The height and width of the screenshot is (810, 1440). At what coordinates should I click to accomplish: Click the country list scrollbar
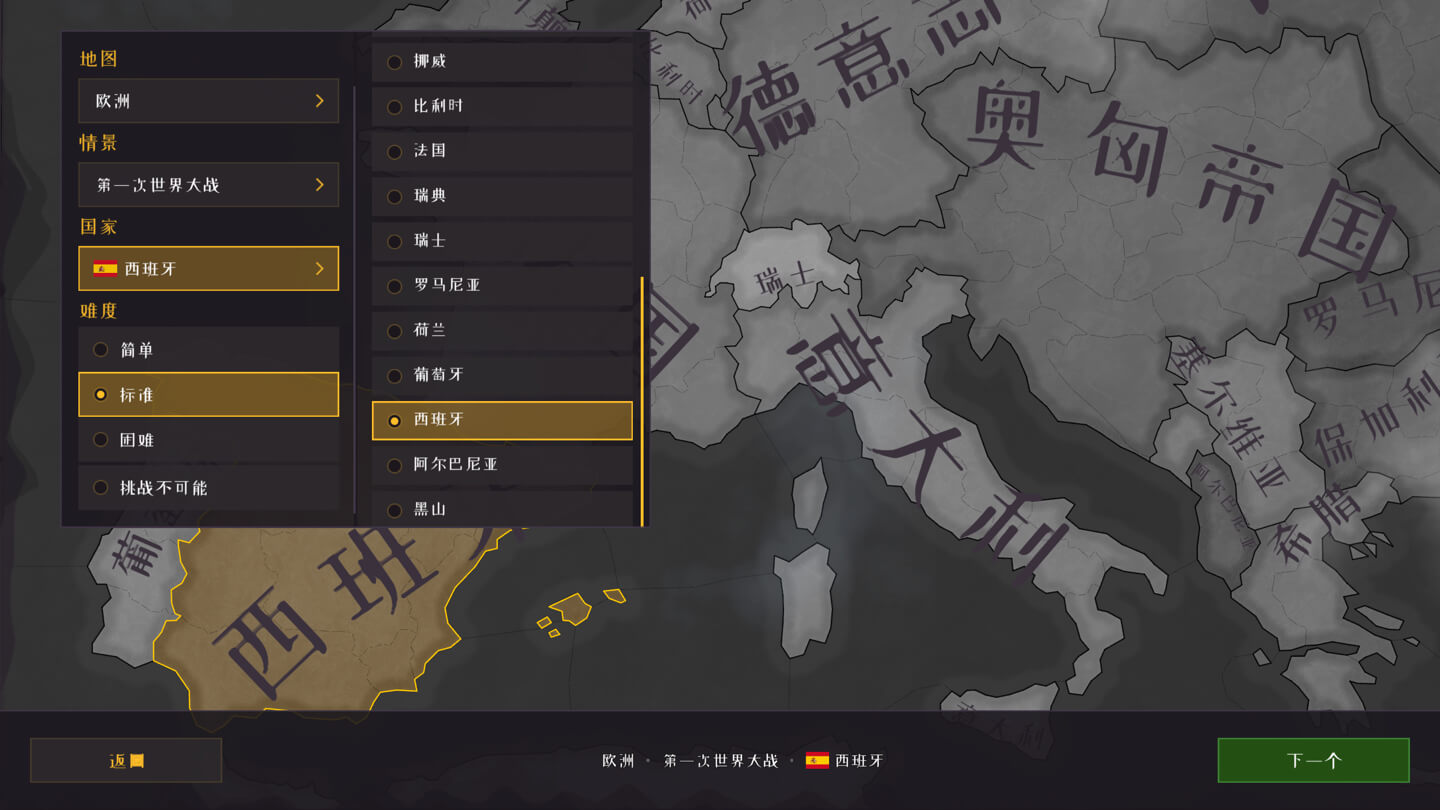[641, 400]
